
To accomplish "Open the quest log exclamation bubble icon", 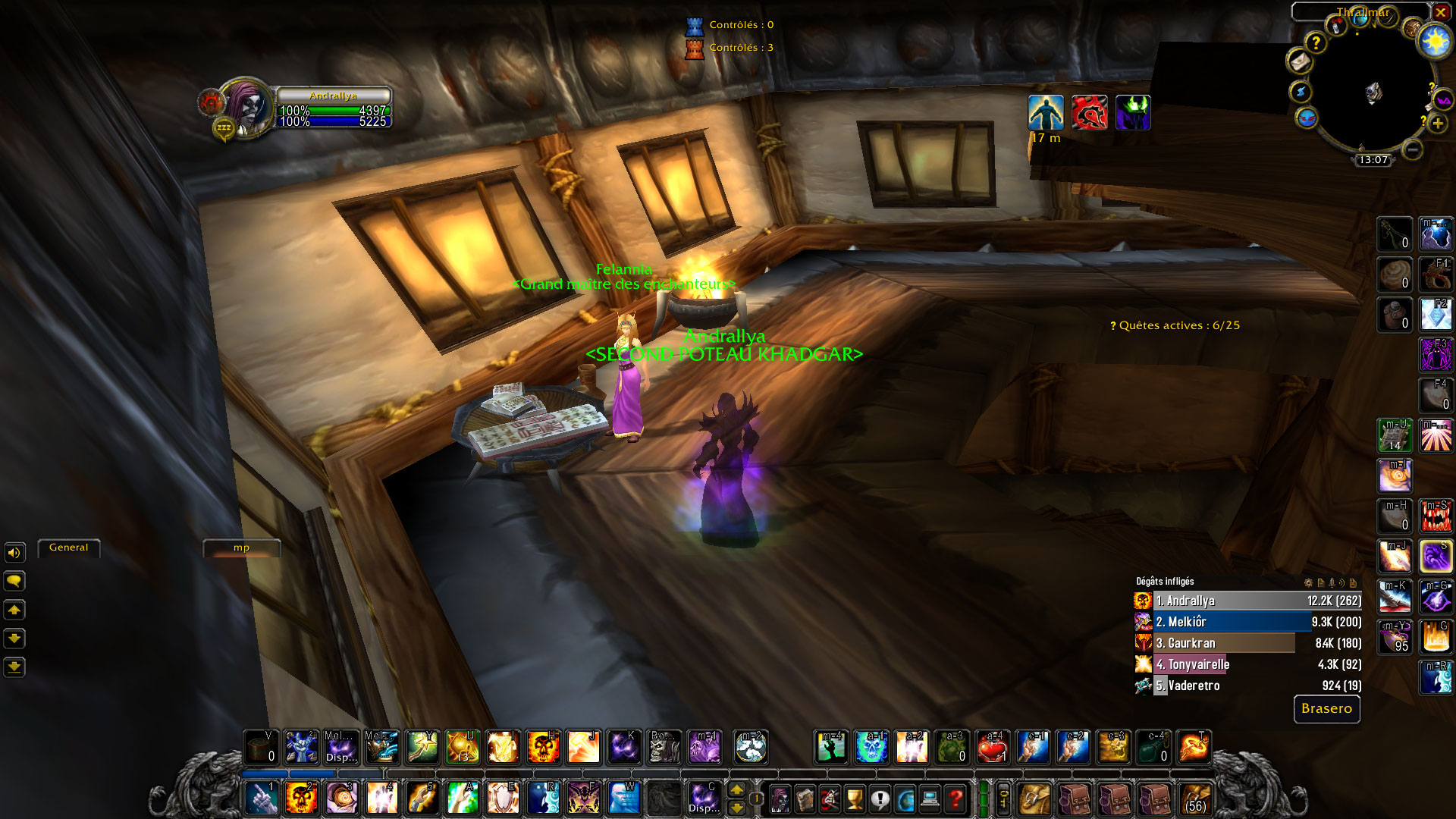I will [880, 800].
